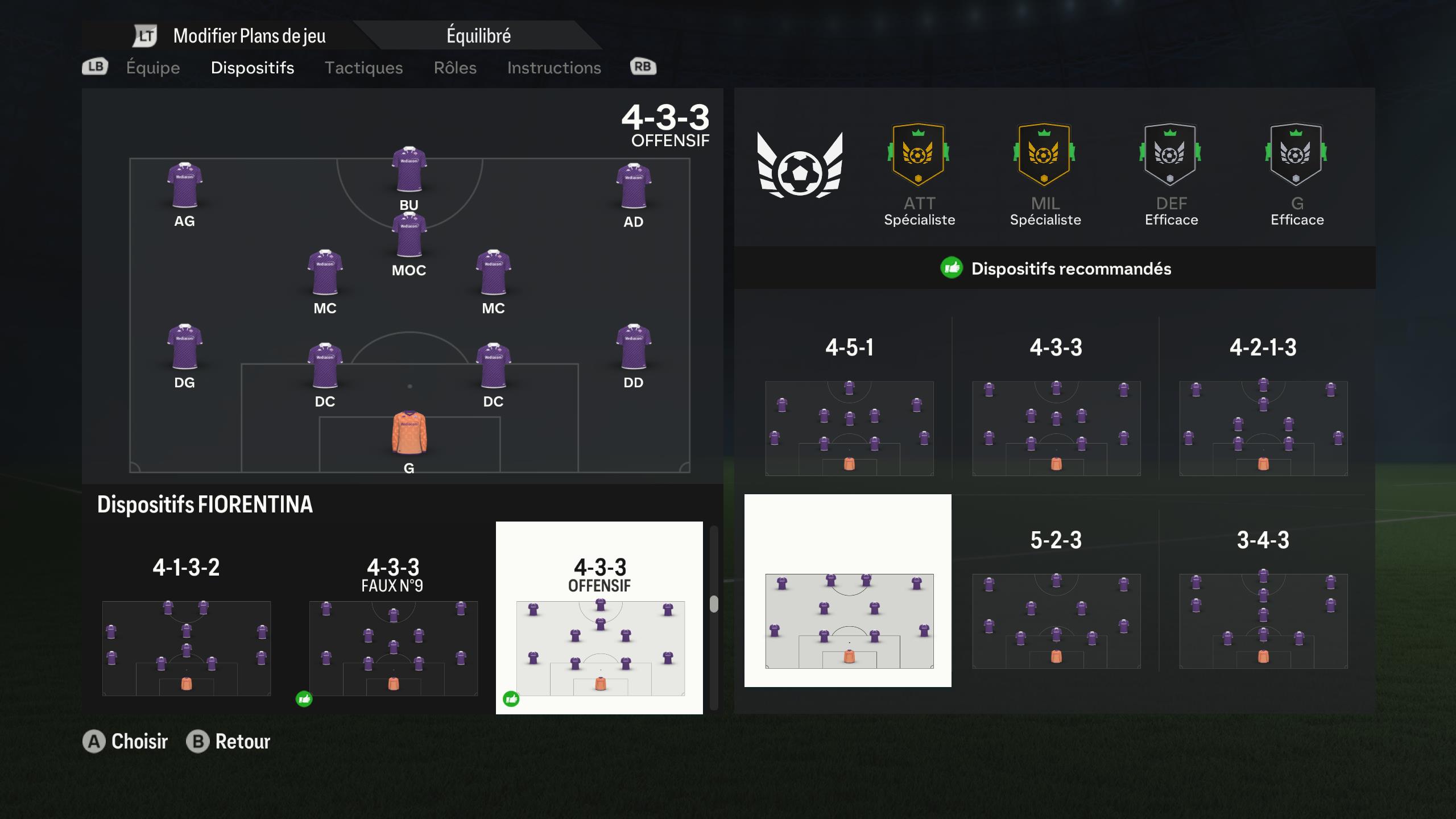Open the Instructions tab
1456x819 pixels.
pyautogui.click(x=555, y=68)
